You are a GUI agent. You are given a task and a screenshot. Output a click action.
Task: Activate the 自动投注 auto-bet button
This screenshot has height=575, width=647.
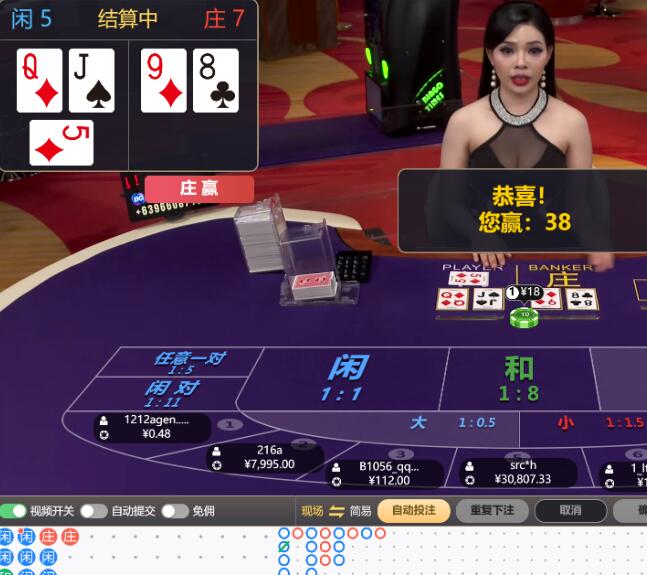click(x=413, y=511)
